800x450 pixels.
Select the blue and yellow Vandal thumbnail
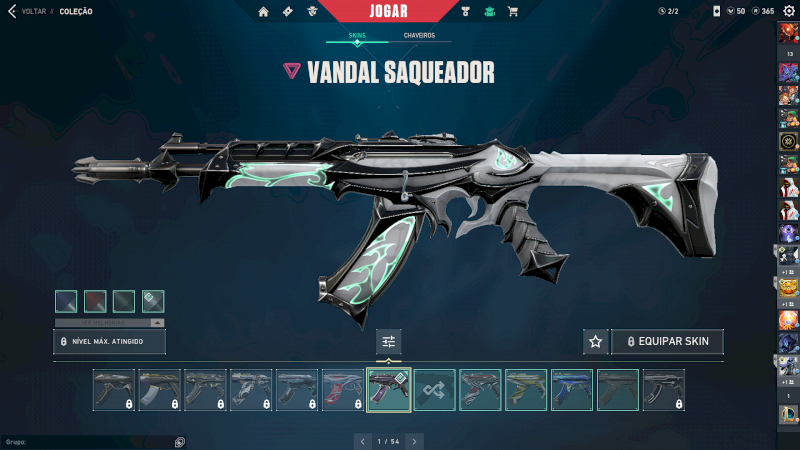pos(572,390)
